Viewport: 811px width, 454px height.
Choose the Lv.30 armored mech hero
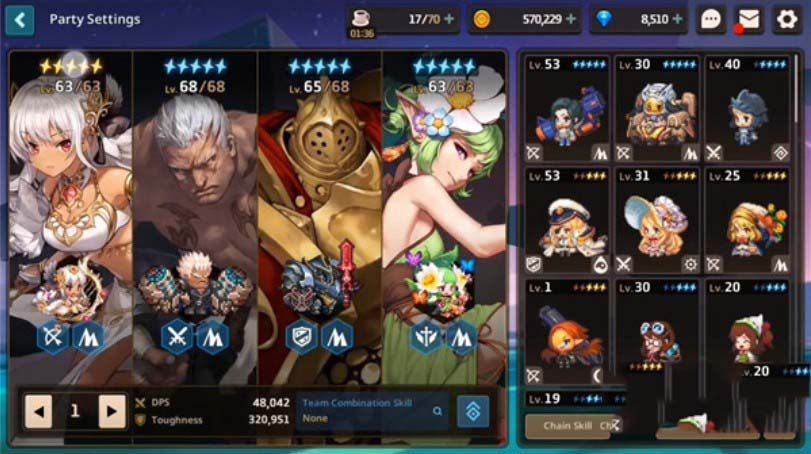tap(658, 110)
